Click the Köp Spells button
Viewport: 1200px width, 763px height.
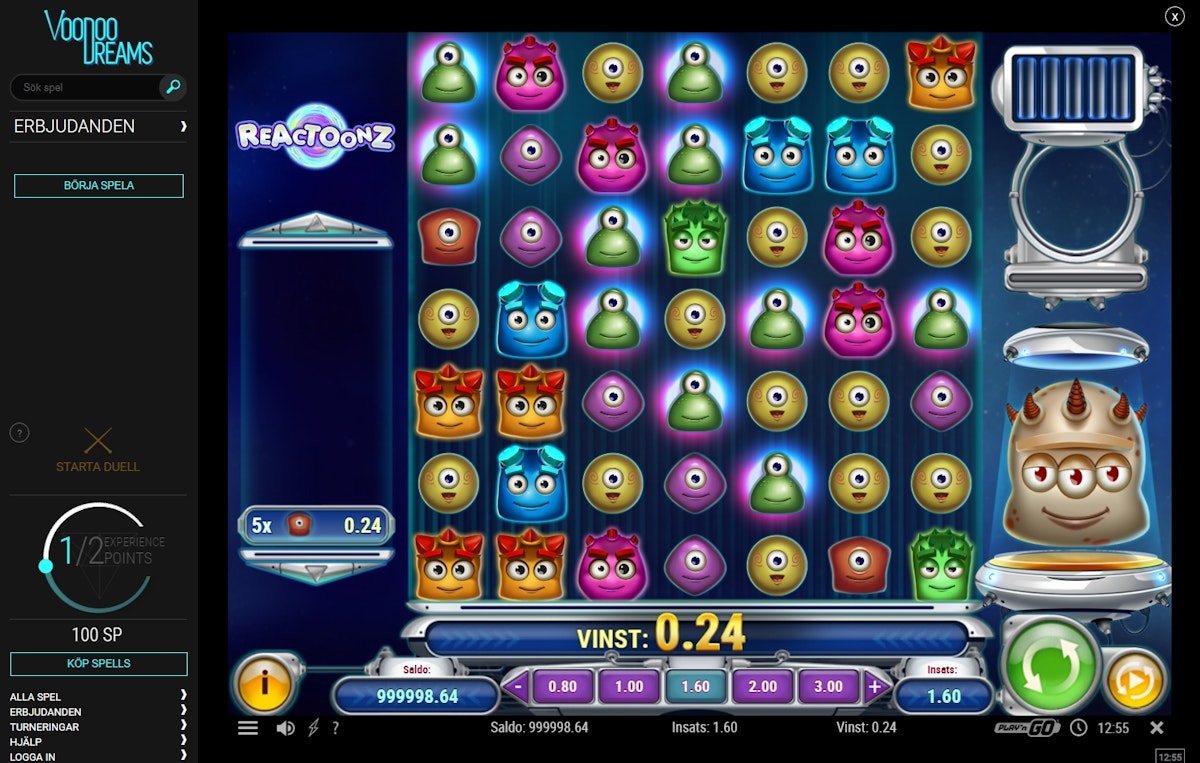[x=98, y=663]
